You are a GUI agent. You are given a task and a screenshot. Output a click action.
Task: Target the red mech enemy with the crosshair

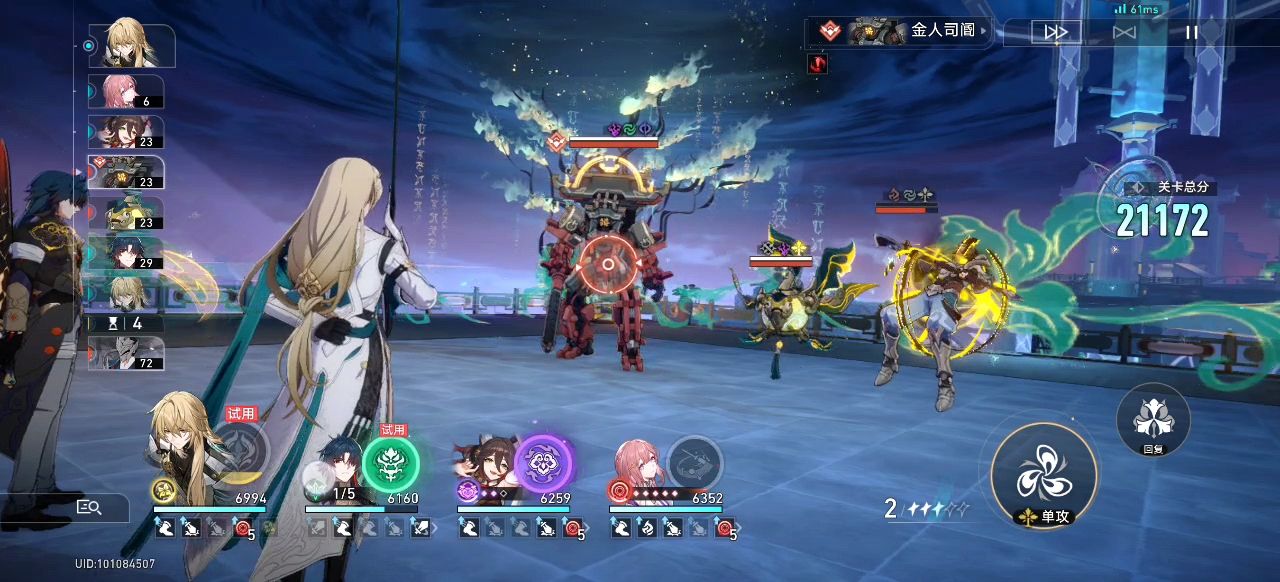[x=607, y=265]
